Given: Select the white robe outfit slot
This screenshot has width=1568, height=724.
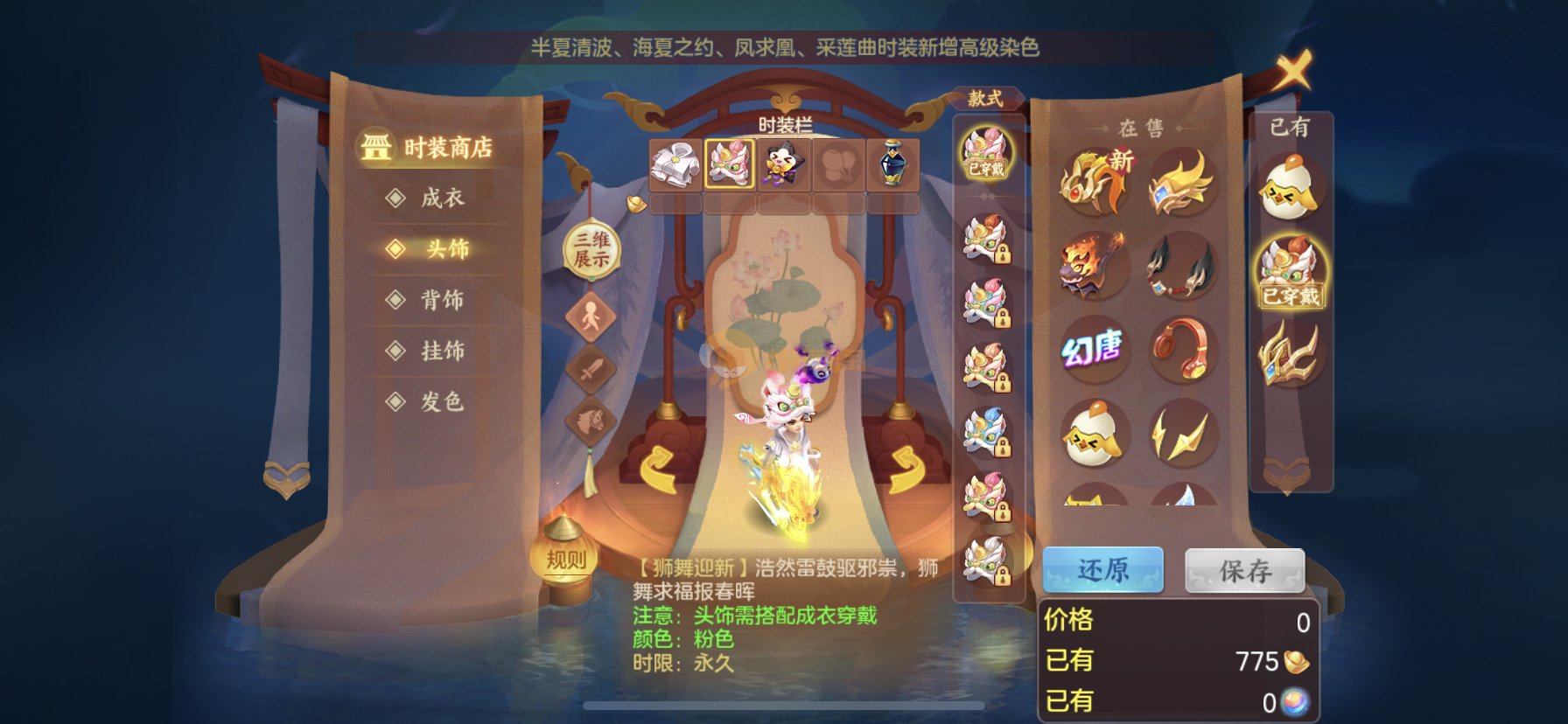Looking at the screenshot, I should pos(675,164).
